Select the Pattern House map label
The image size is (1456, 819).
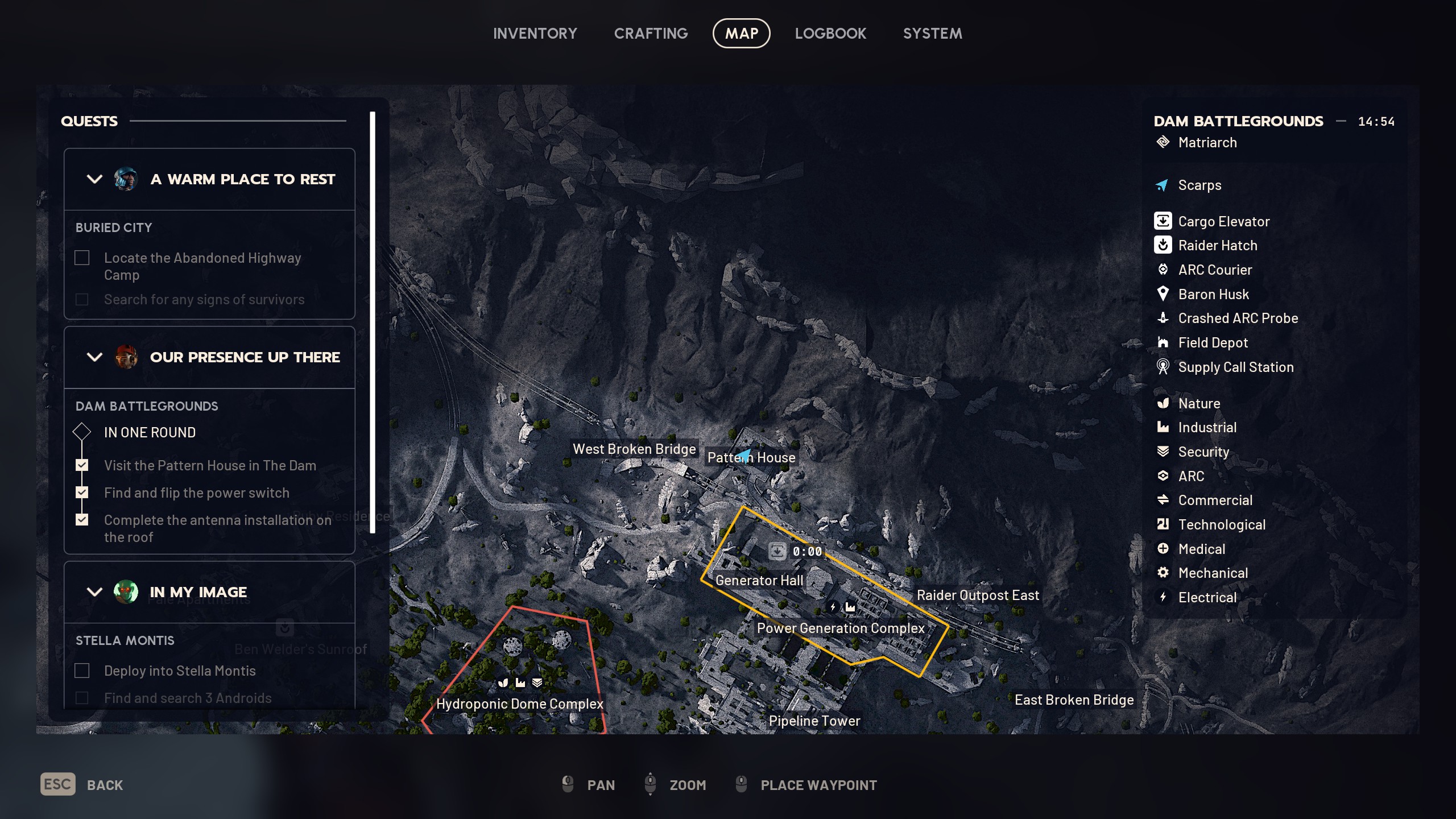pos(751,458)
